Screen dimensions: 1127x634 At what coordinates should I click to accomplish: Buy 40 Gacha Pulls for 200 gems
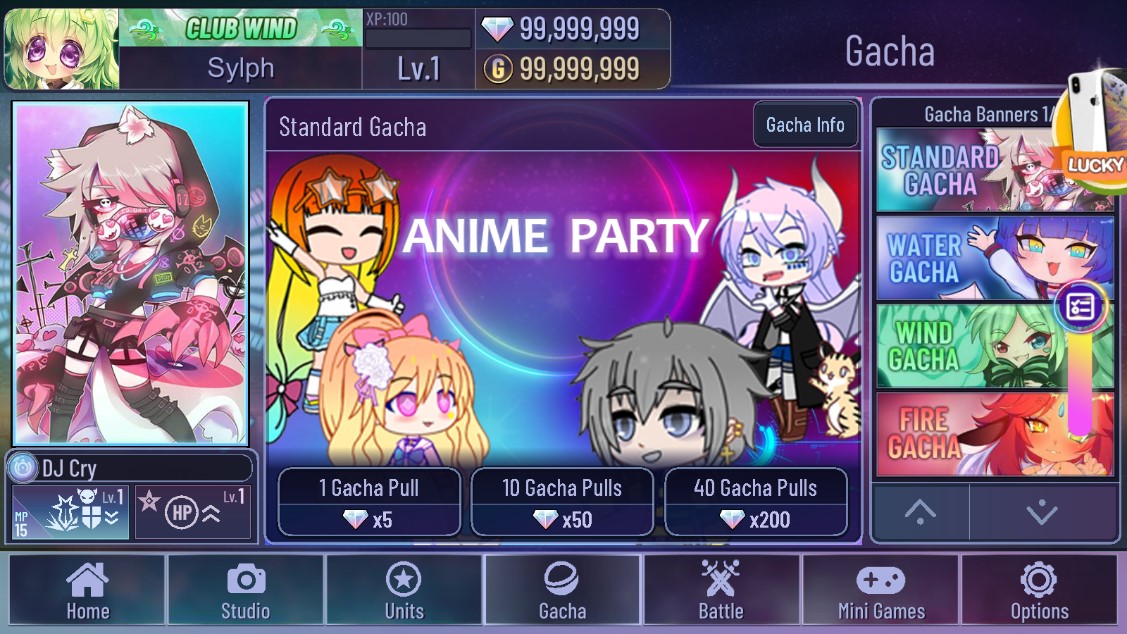coord(755,502)
